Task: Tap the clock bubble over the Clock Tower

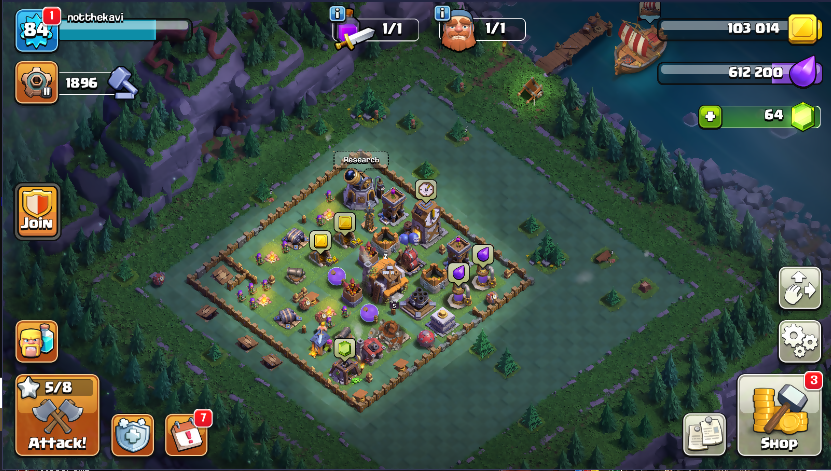Action: [426, 188]
